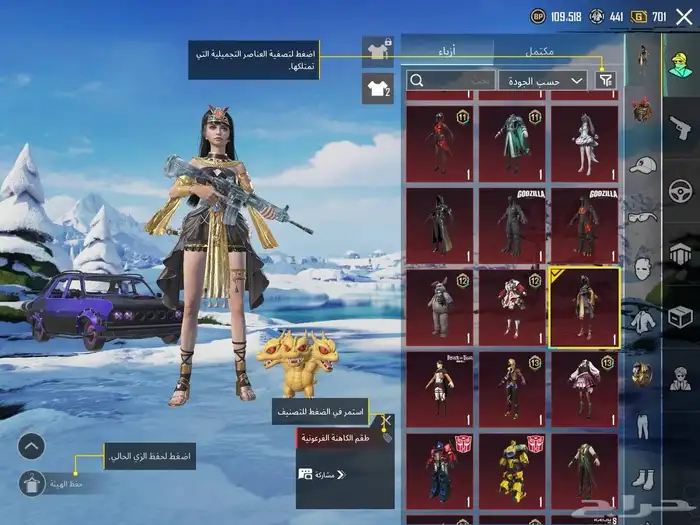Choose the teal-caped outfit thumbnail
Screen dimensions: 700x525
511,143
